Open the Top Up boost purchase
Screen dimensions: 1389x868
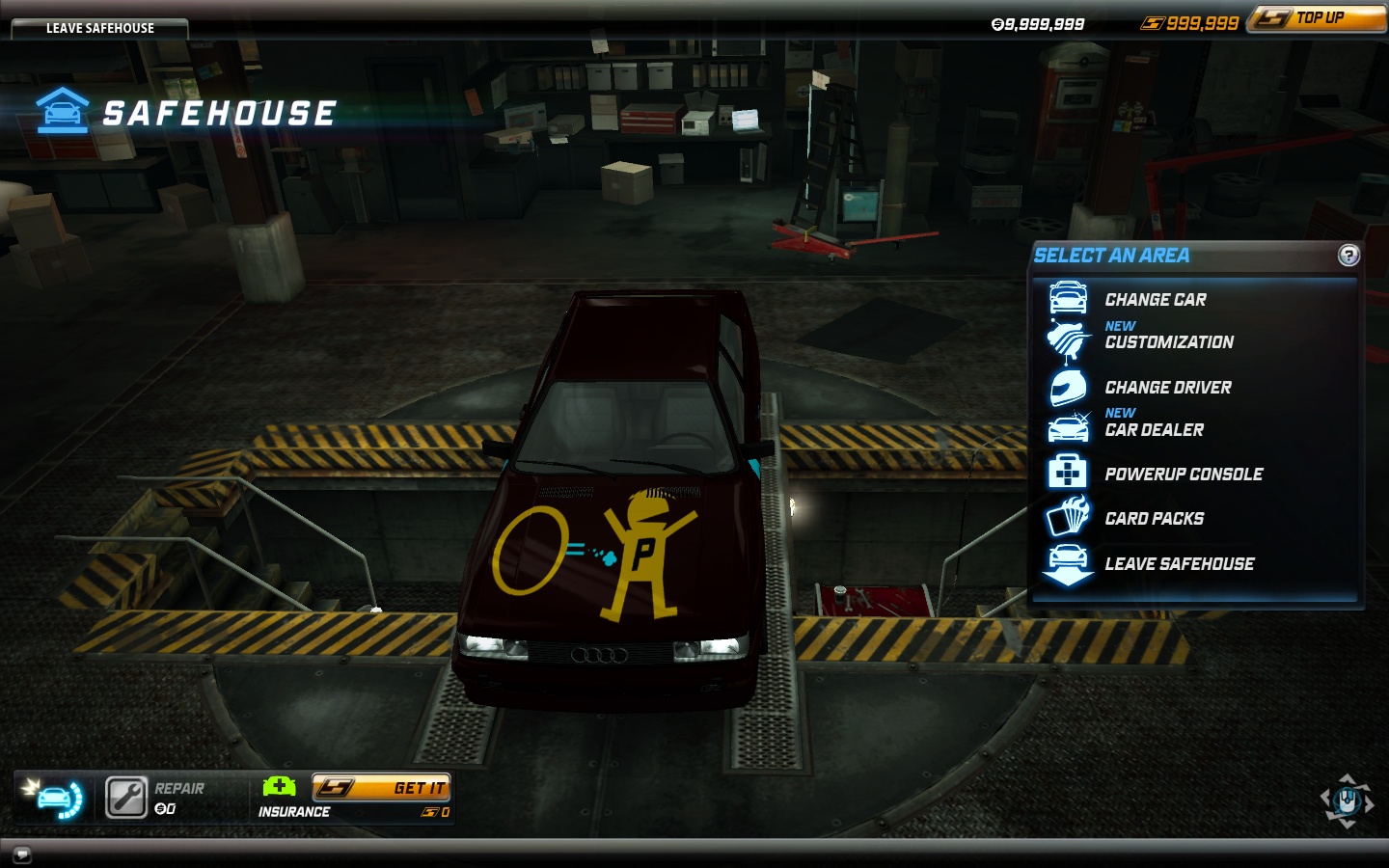[1318, 18]
